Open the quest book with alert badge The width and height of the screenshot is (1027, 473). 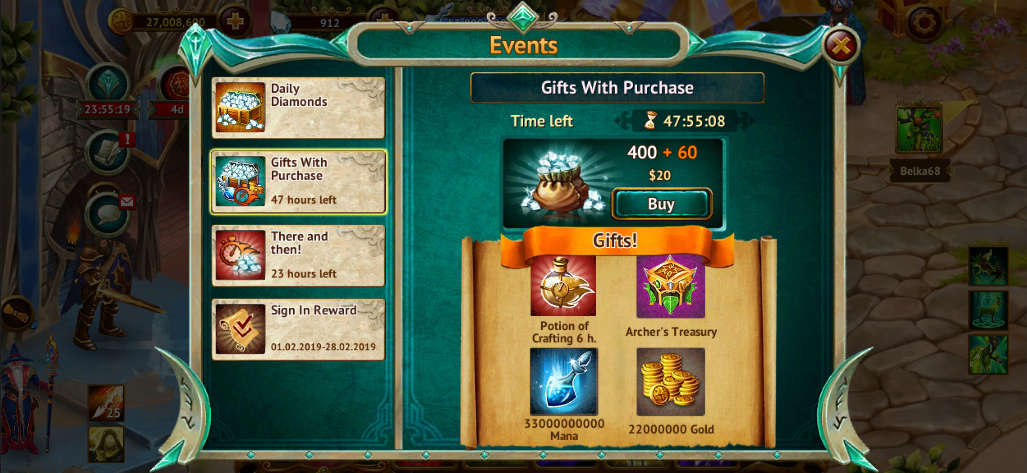[x=108, y=150]
